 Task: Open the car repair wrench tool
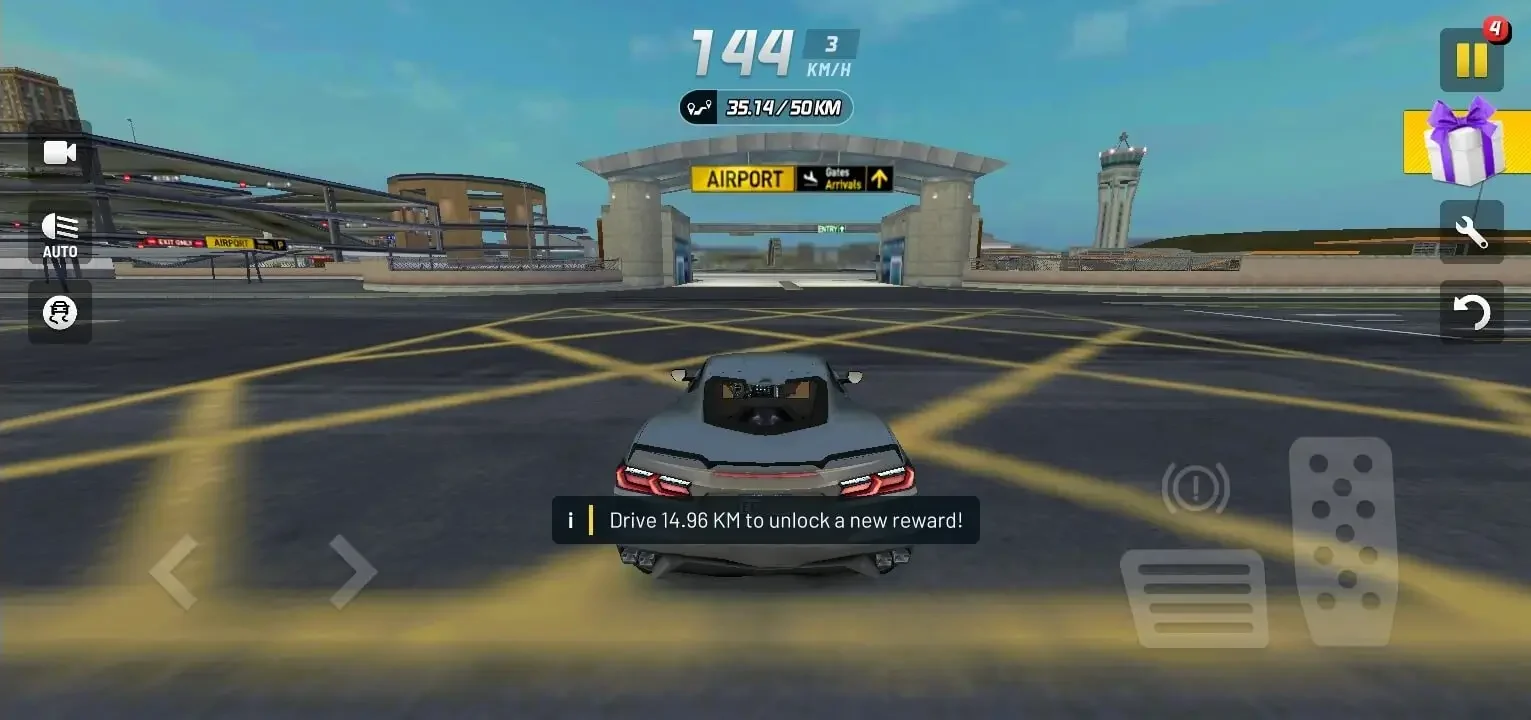tap(1470, 232)
